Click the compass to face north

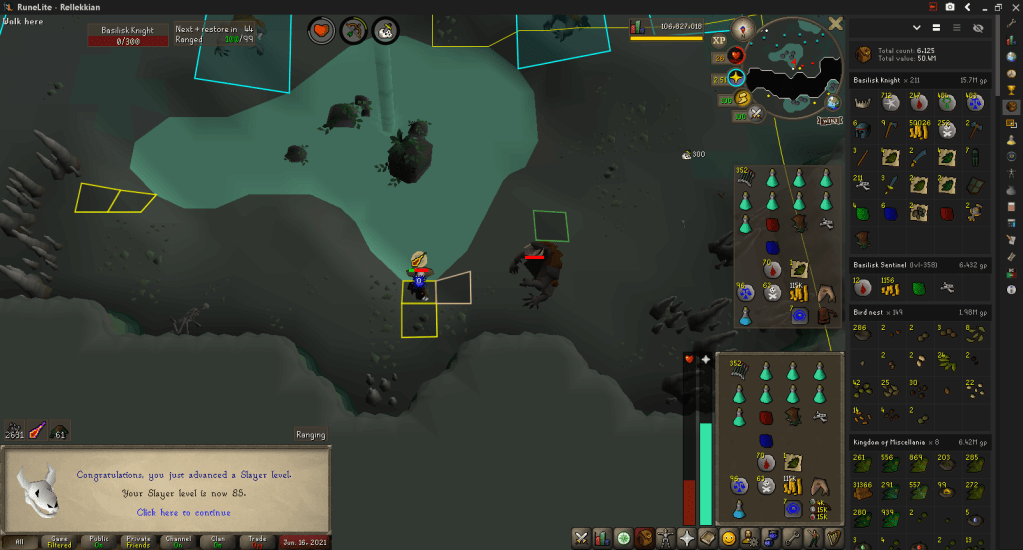tap(741, 28)
